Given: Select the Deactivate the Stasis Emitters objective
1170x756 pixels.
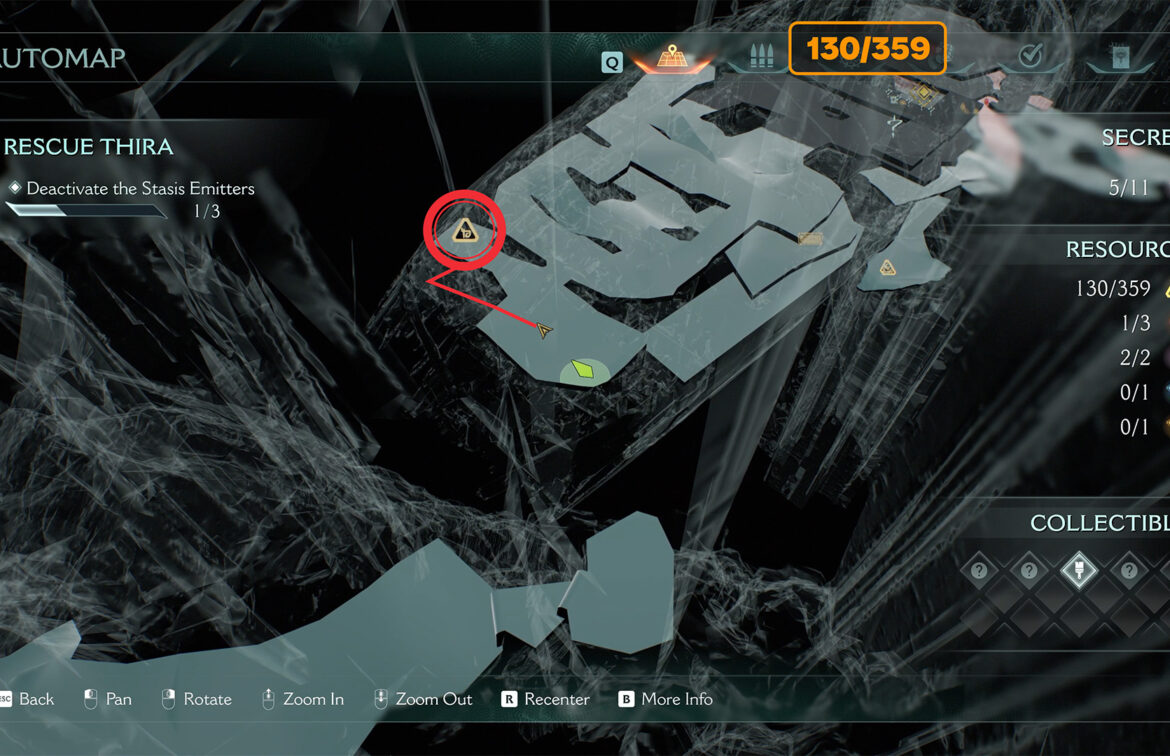Looking at the screenshot, I should 140,188.
